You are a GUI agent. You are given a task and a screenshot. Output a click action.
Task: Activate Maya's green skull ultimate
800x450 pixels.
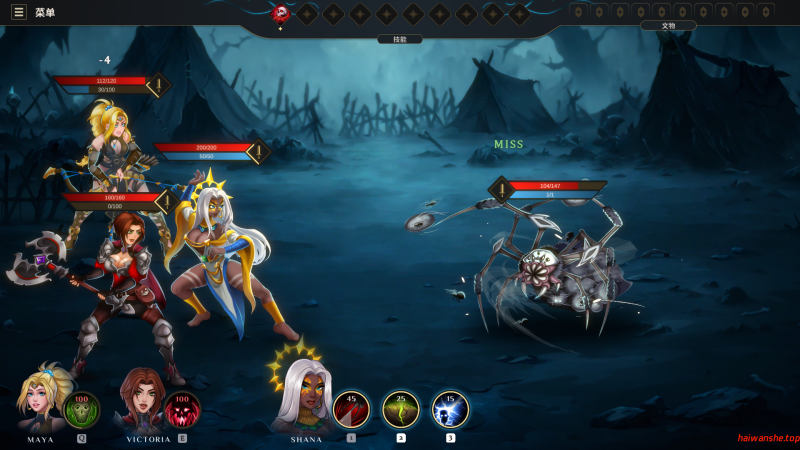click(82, 408)
